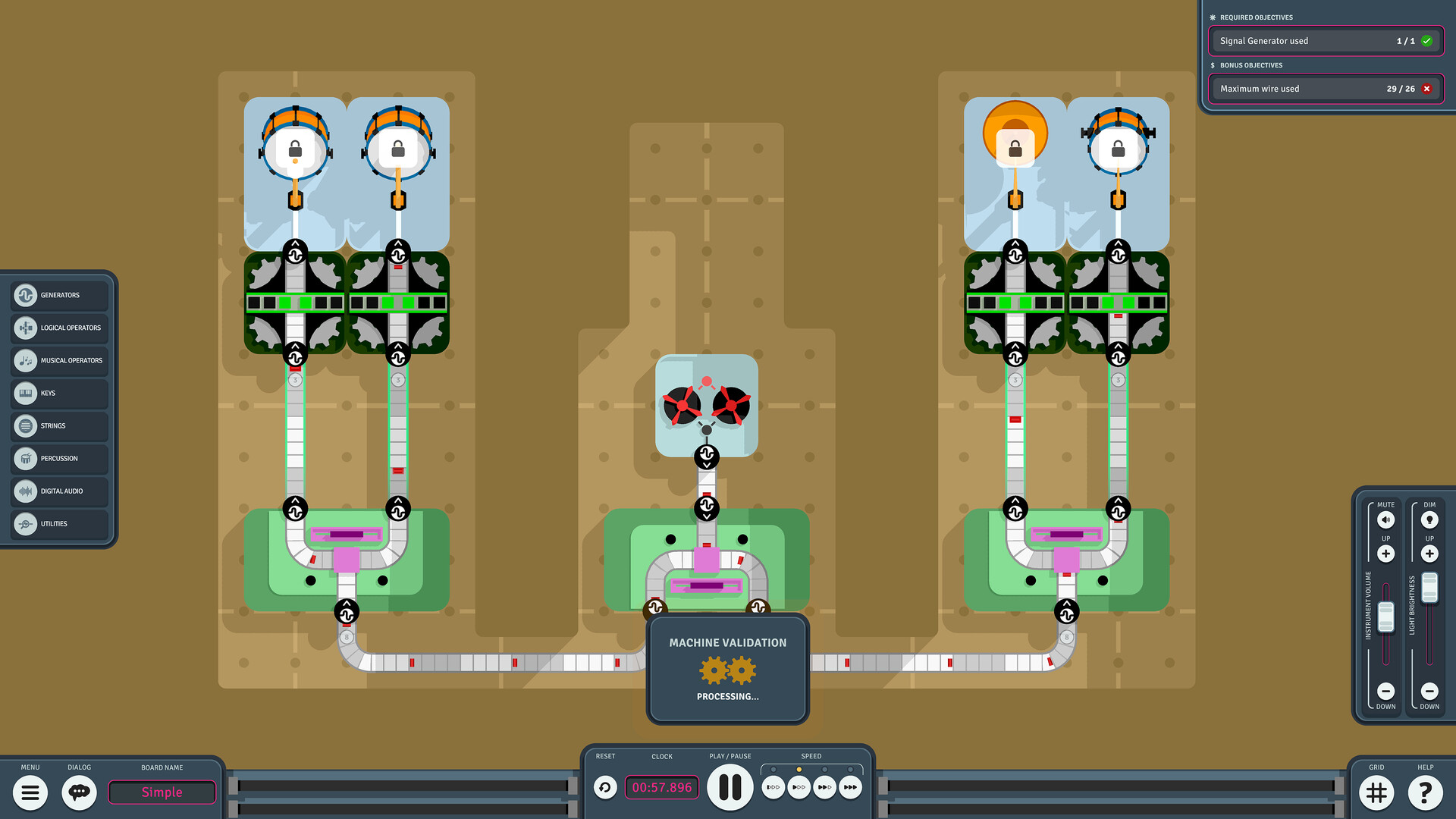This screenshot has height=819, width=1456.
Task: Open the Musical Operators panel
Action: point(58,360)
